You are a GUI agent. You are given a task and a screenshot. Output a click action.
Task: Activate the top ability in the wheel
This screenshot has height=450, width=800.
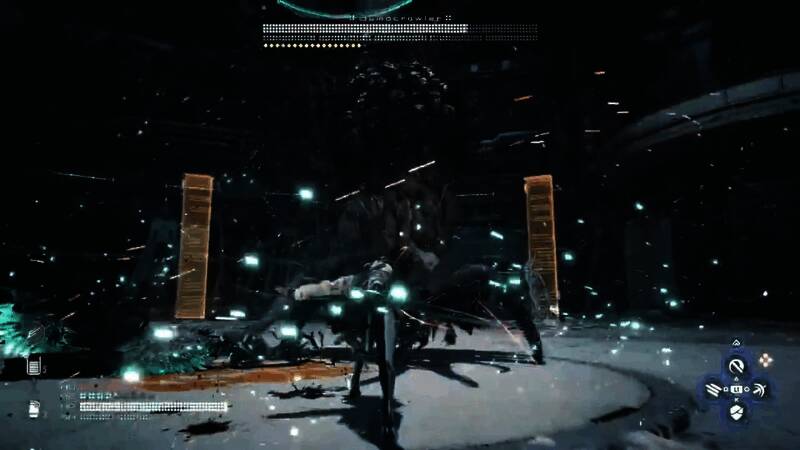click(x=737, y=366)
